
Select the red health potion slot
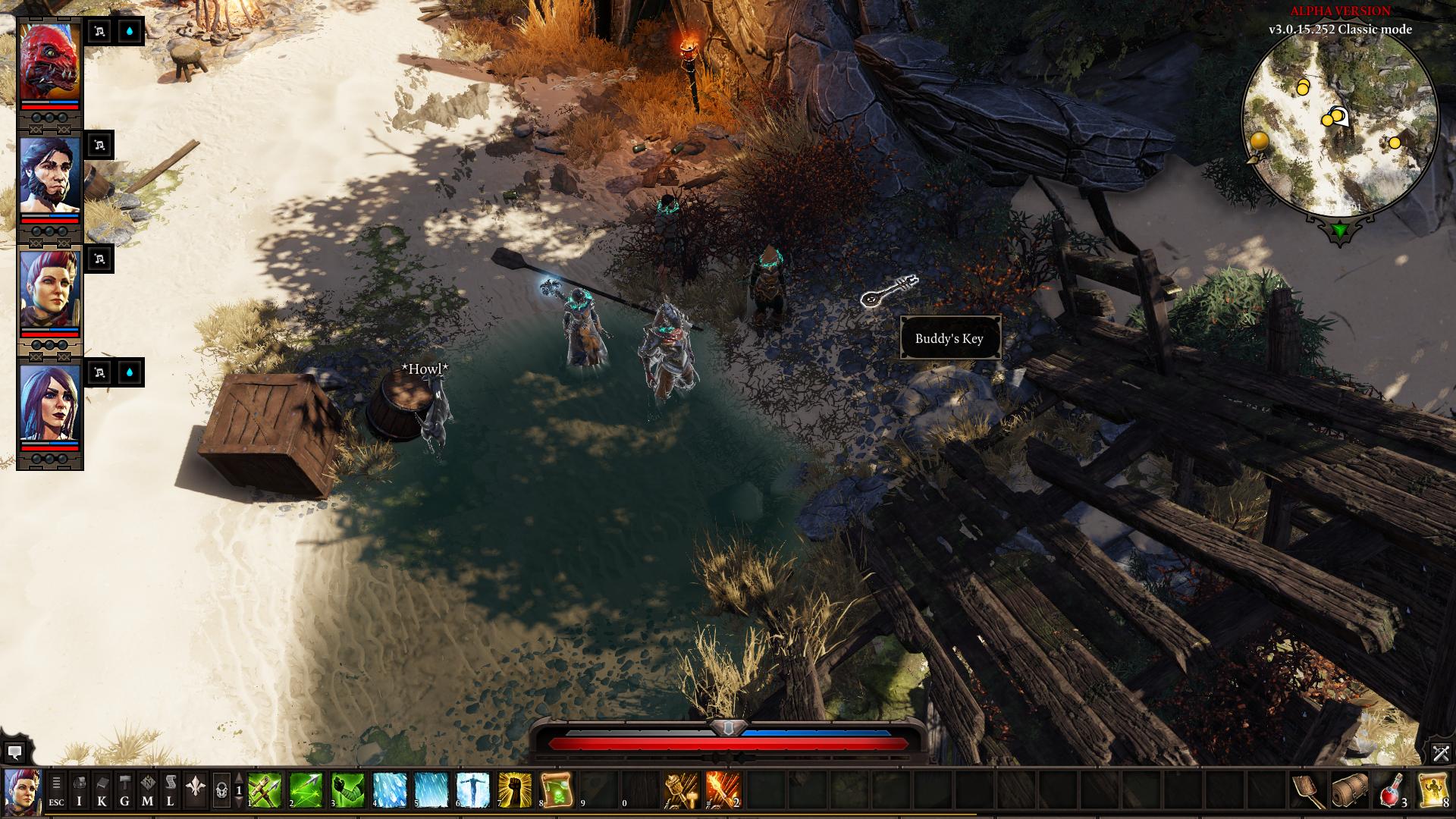click(x=1392, y=791)
